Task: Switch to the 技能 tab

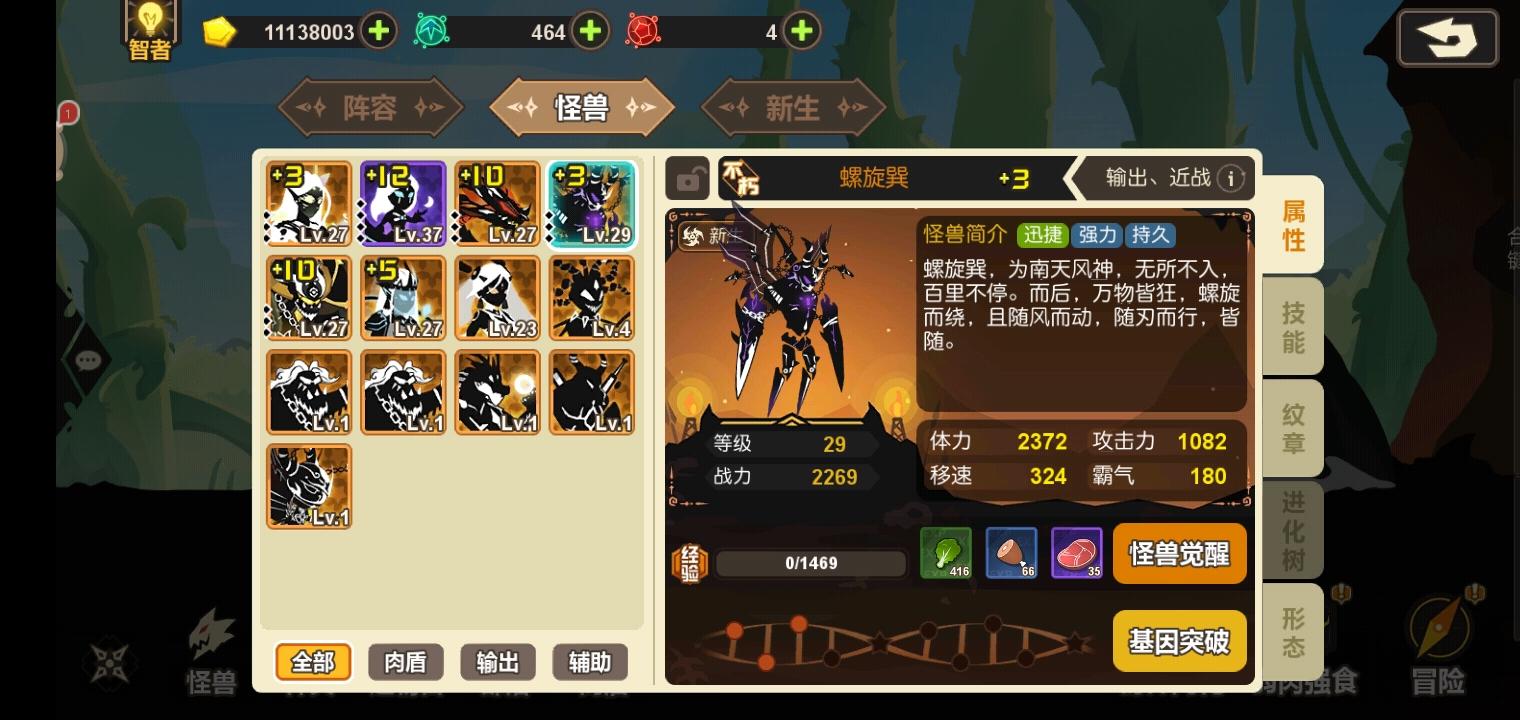Action: (1292, 326)
